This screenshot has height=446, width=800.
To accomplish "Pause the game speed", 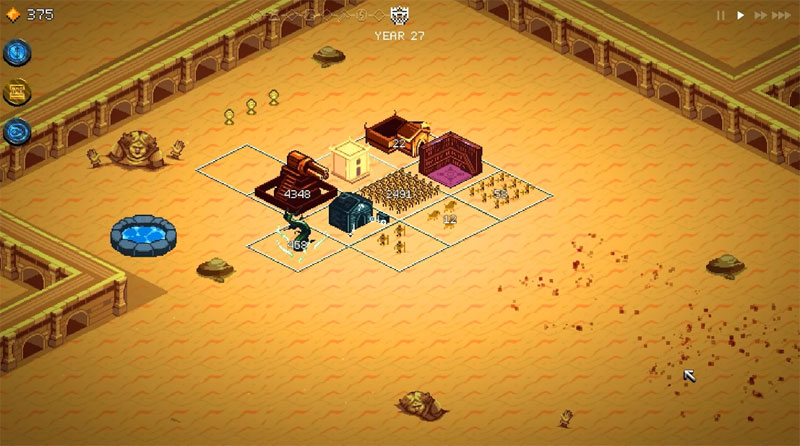I will (720, 15).
